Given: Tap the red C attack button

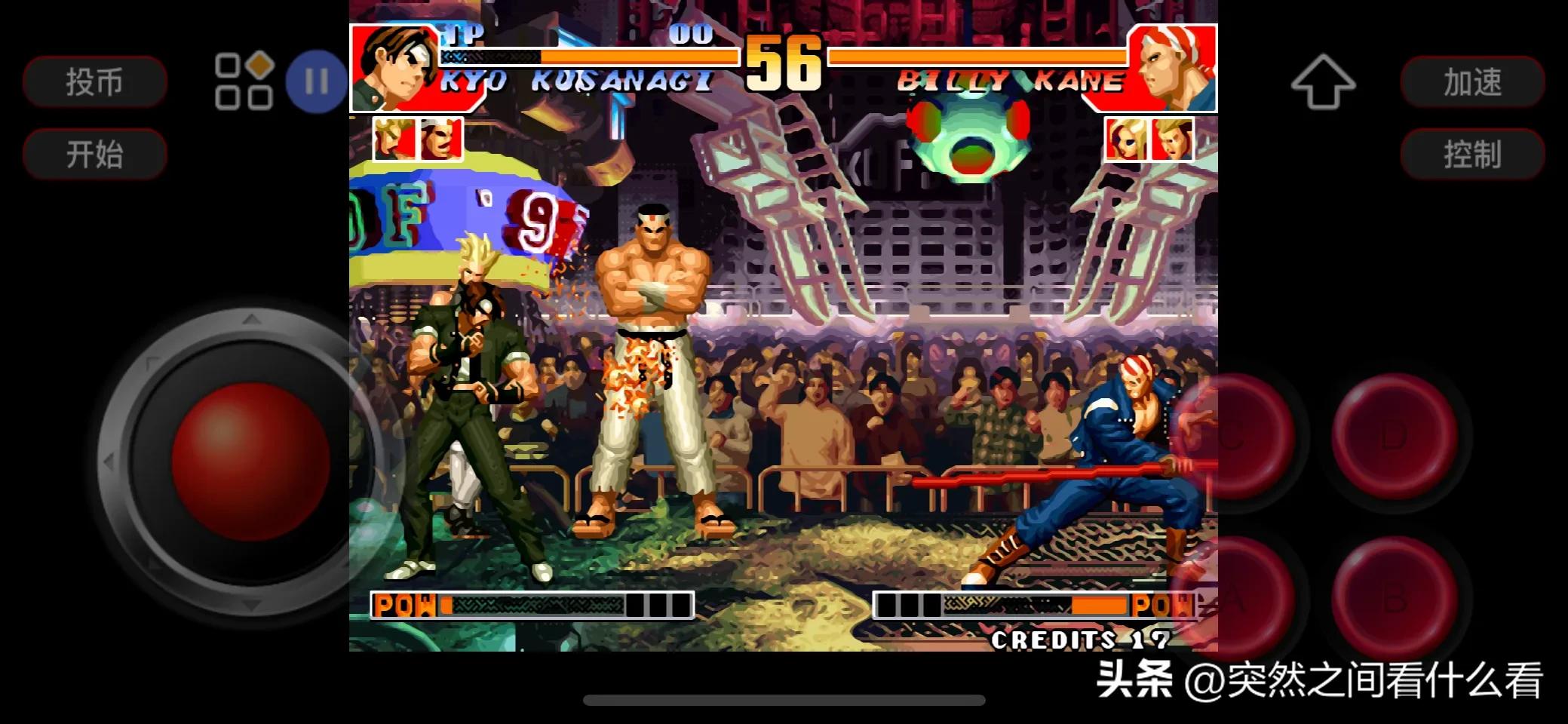Looking at the screenshot, I should click(1233, 436).
